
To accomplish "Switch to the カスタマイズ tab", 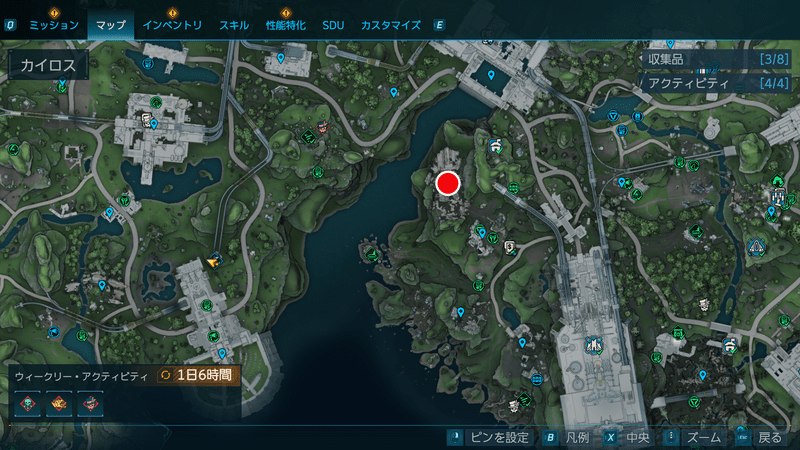I will tap(390, 23).
